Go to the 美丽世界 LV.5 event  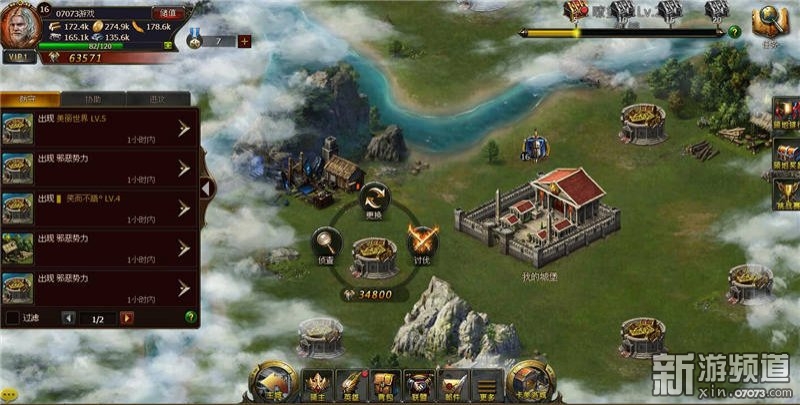pos(184,127)
